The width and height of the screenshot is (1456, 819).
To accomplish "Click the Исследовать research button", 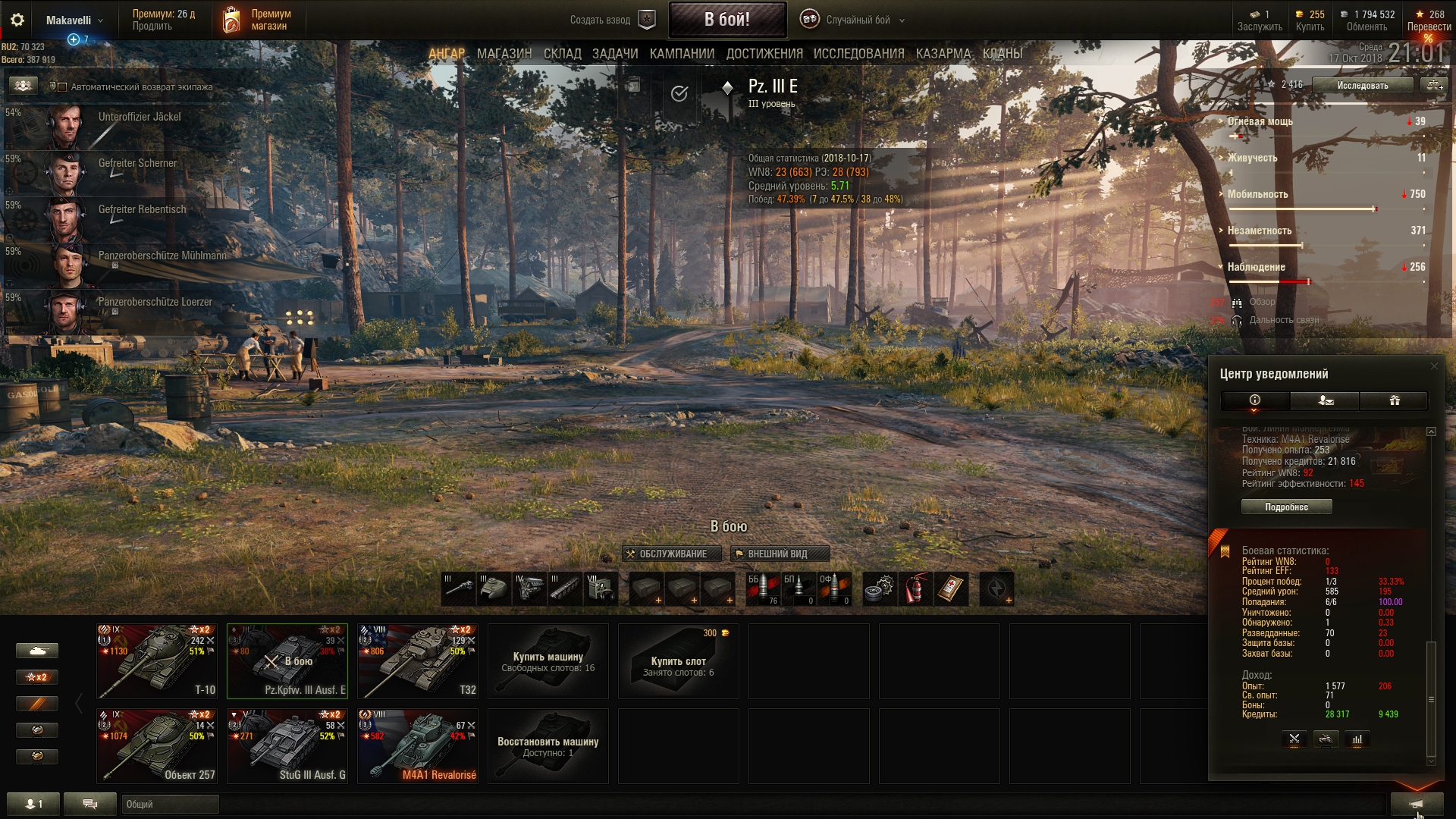I will tap(1362, 86).
